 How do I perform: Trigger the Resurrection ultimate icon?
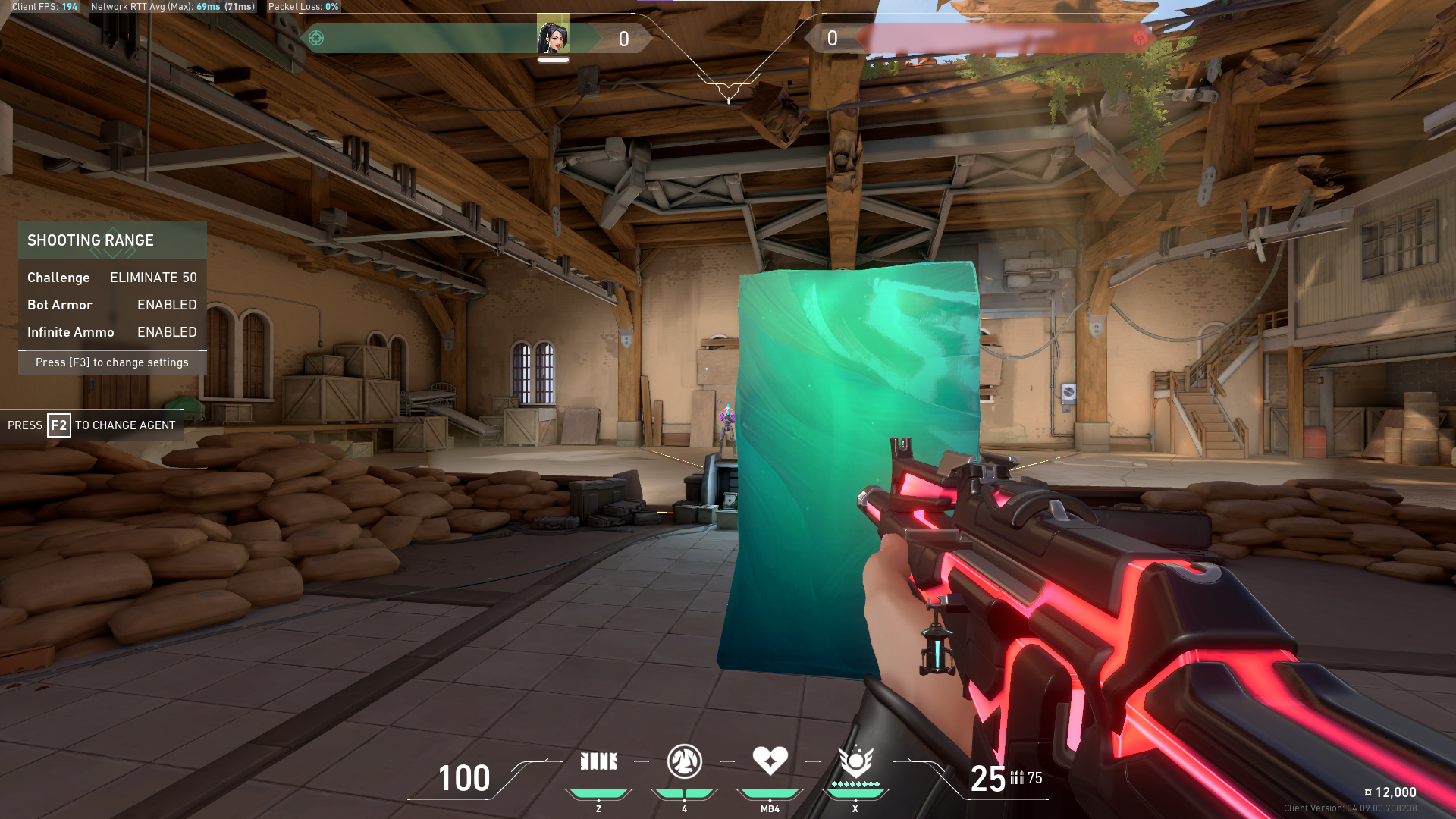[855, 761]
